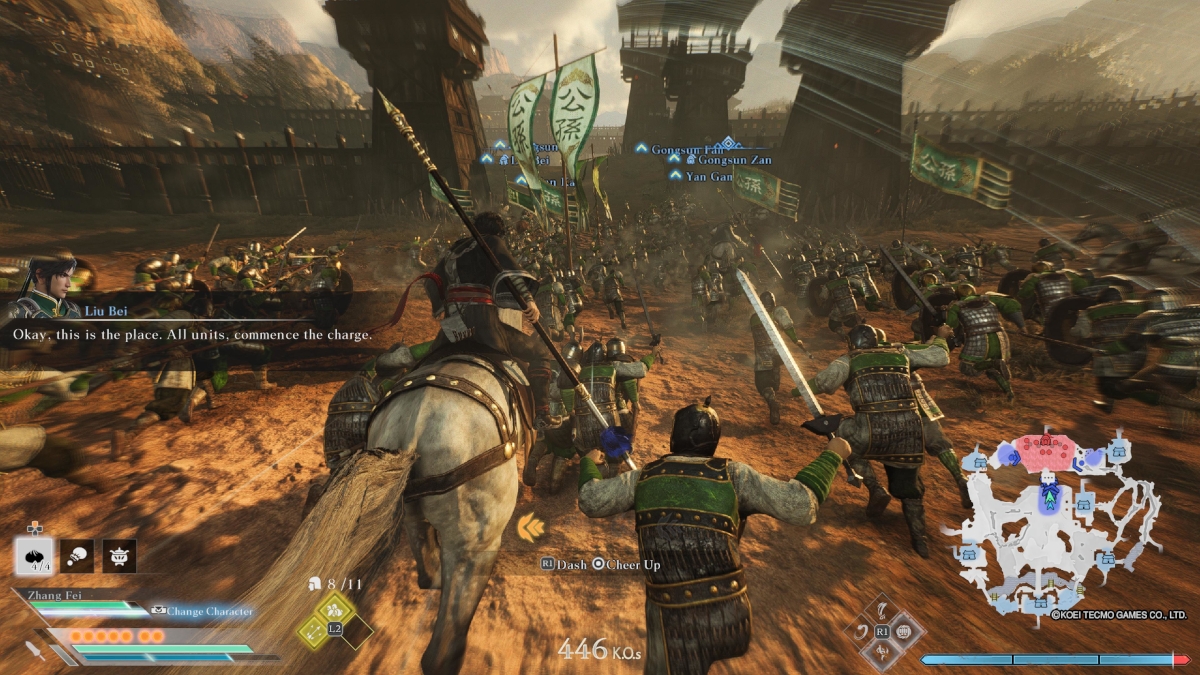Select the green player arrow on minimap
The width and height of the screenshot is (1200, 675).
[x=1049, y=494]
